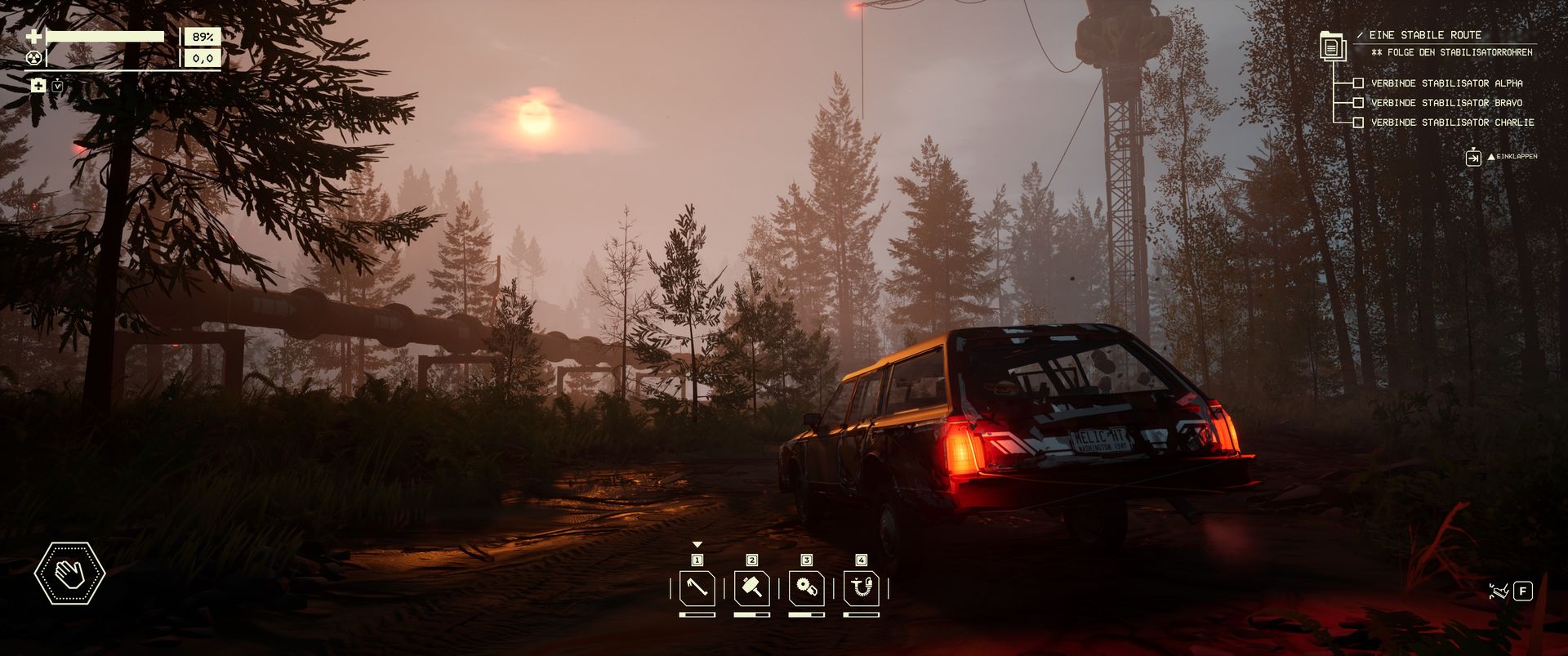The height and width of the screenshot is (656, 1568).
Task: Select the Eine Stabile Route quest title
Action: [x=1425, y=35]
